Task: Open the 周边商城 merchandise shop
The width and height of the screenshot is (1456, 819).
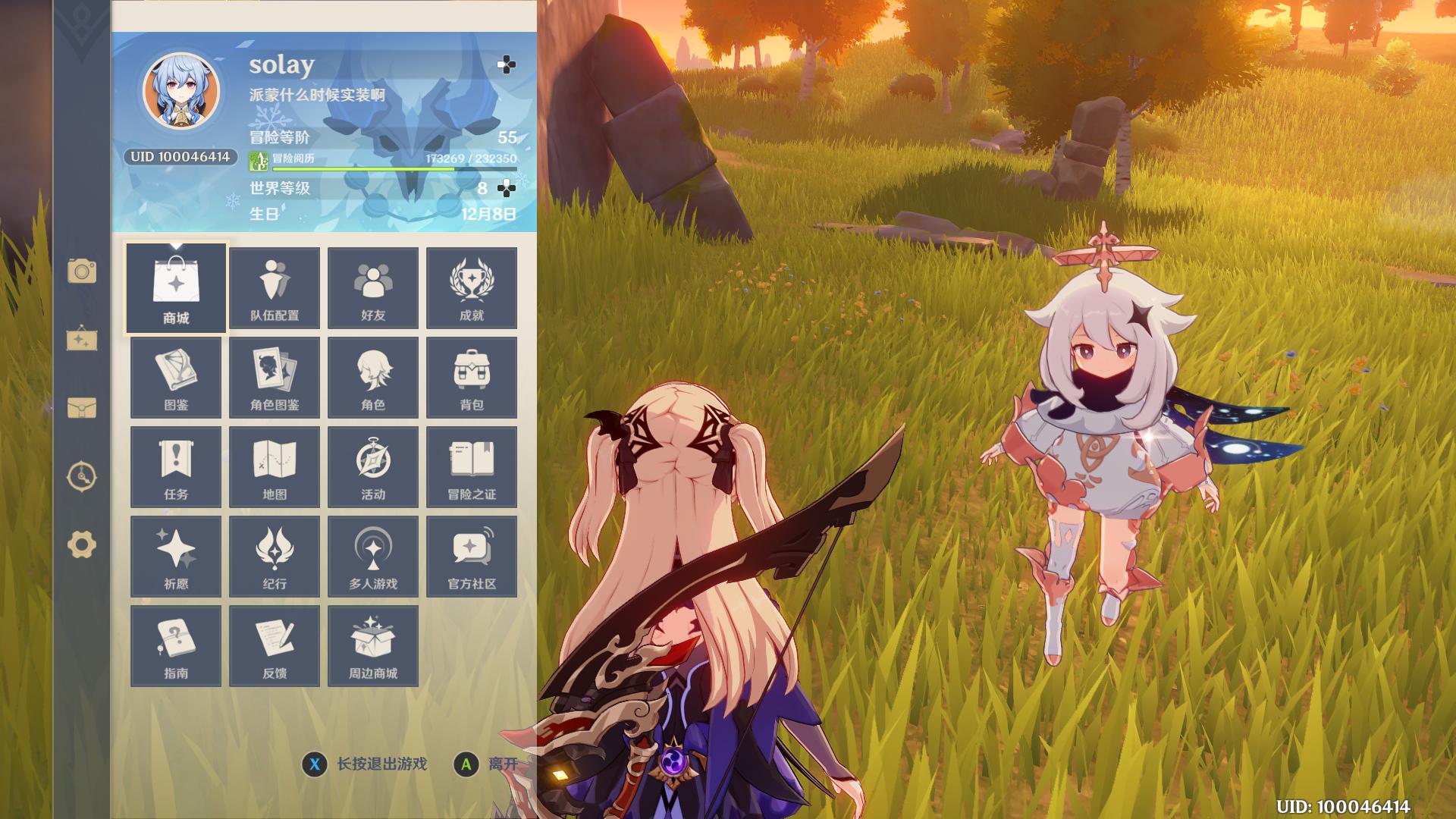Action: (x=373, y=646)
